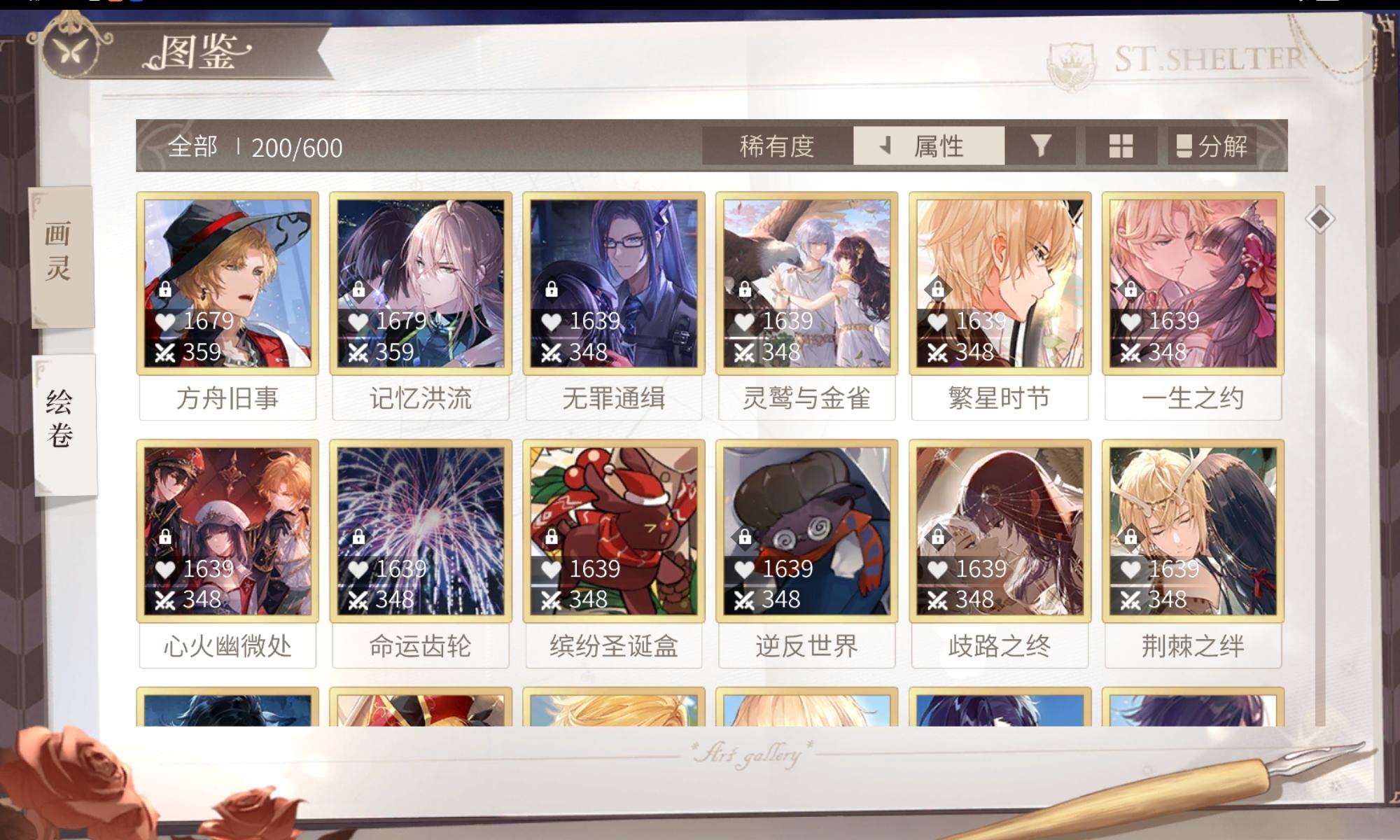Select the 一生之约 card label
The image size is (1400, 840).
[1193, 397]
